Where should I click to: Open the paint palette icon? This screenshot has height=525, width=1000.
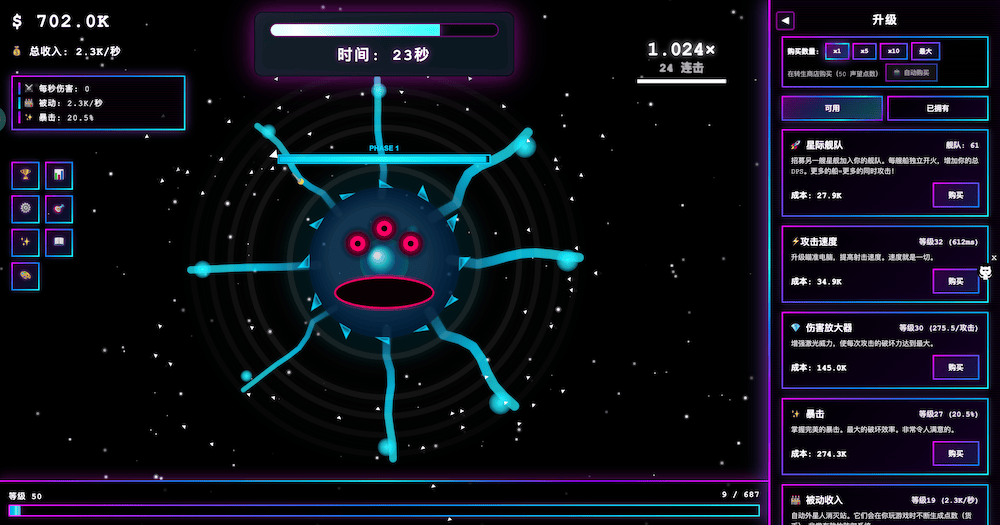(26, 276)
